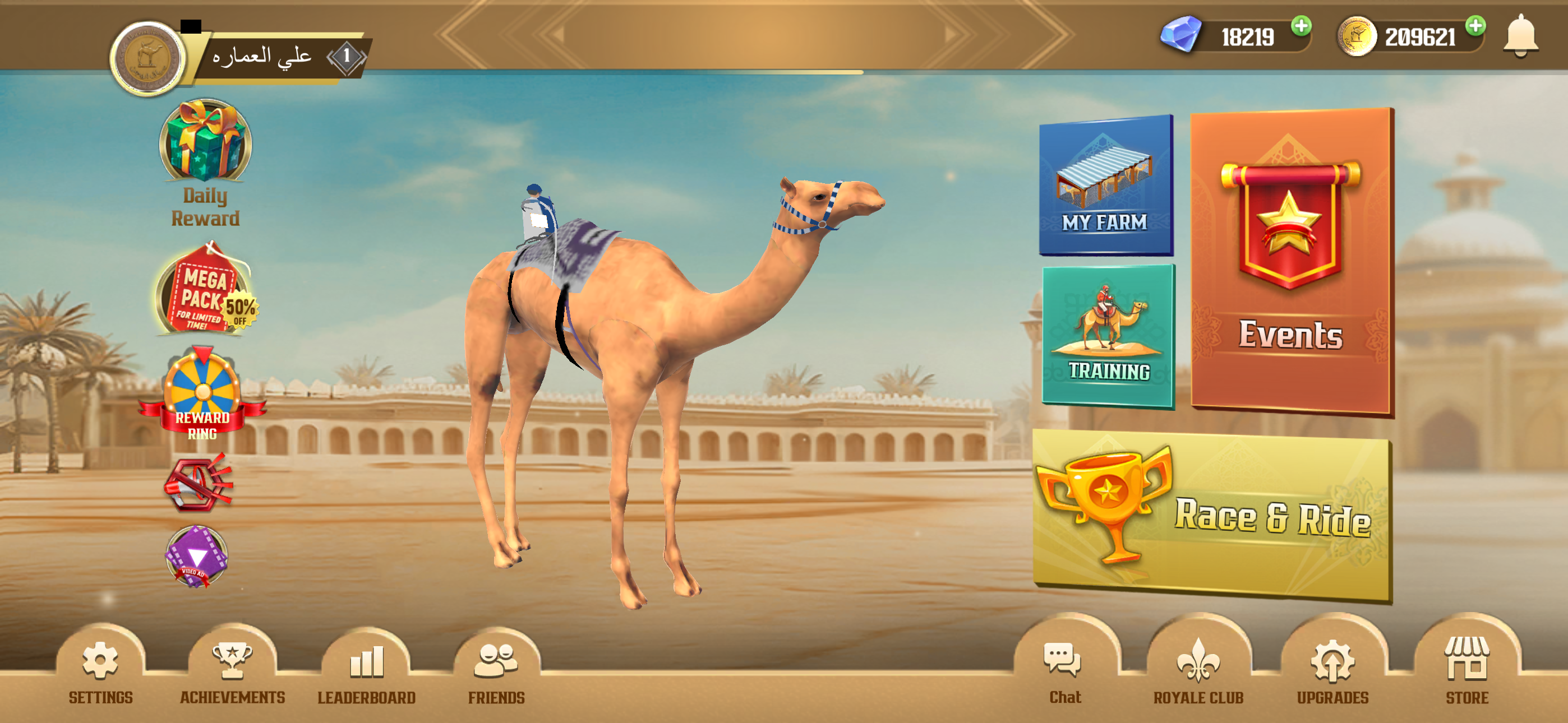Add more gold coins
This screenshot has width=1568, height=723.
[x=1475, y=26]
